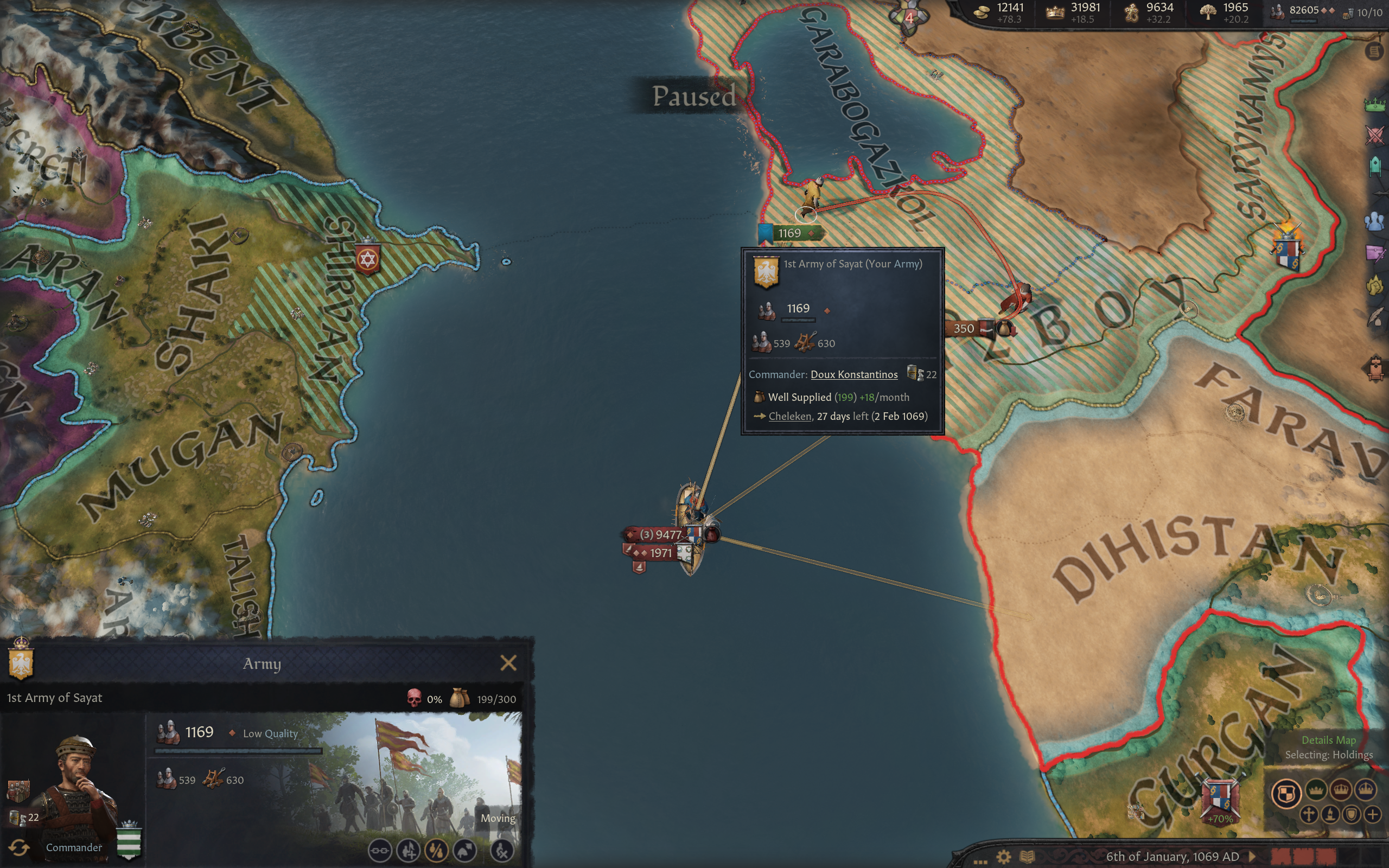Switch to the red crown map mode

point(1341,790)
